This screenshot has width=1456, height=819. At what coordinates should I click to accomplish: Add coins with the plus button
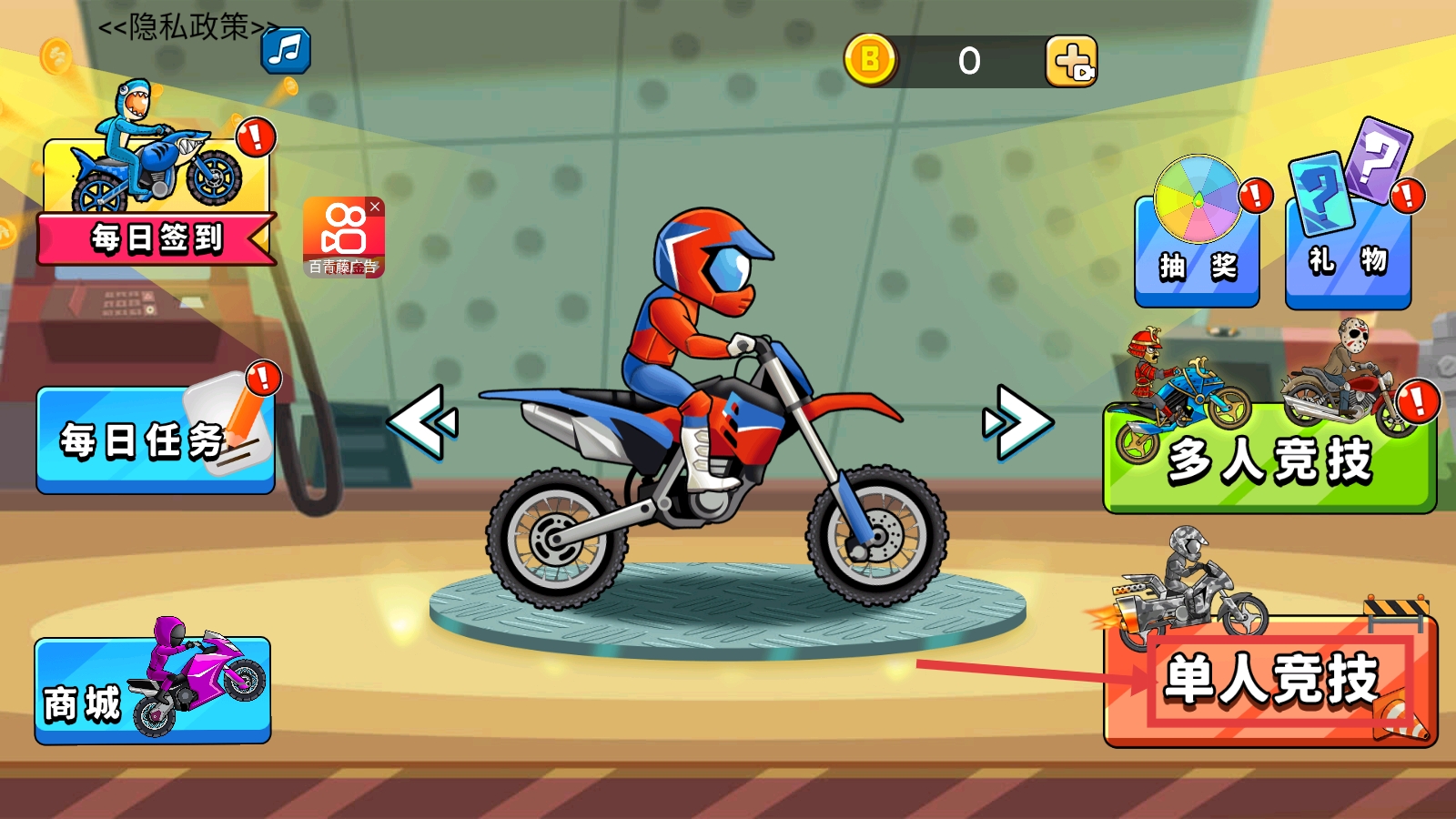coord(1071,62)
